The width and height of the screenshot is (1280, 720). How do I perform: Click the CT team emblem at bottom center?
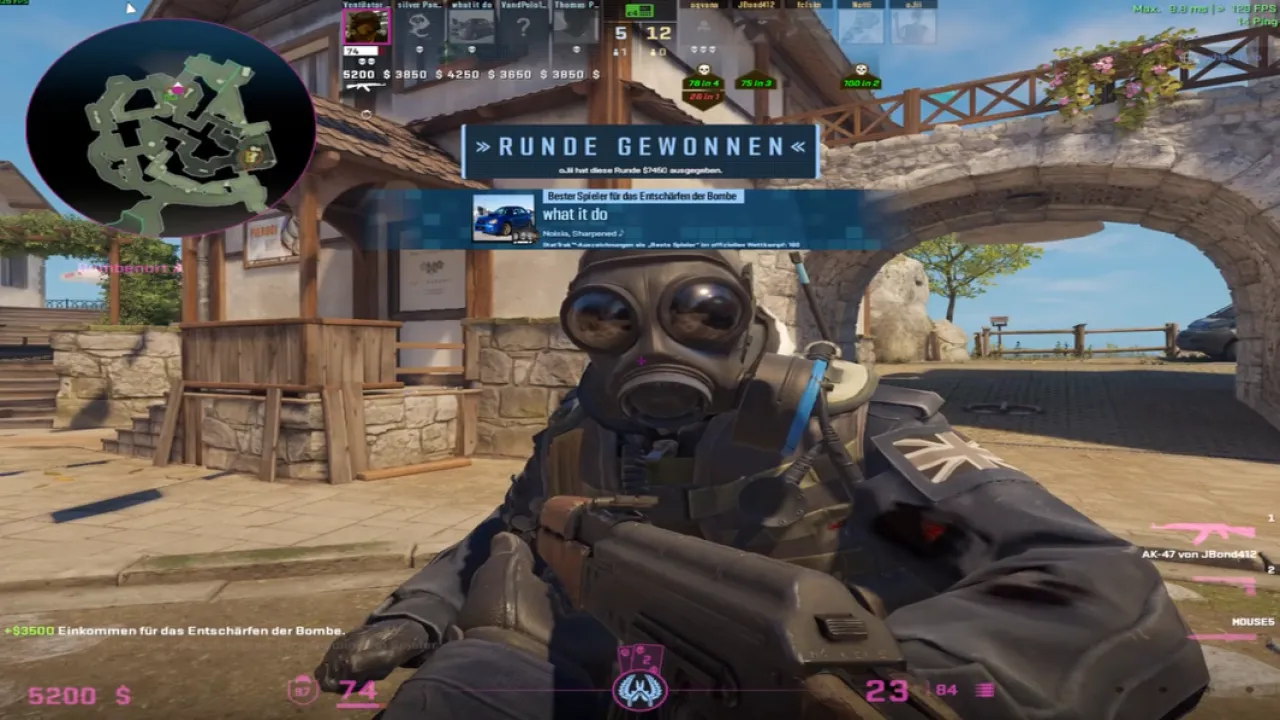pyautogui.click(x=640, y=688)
